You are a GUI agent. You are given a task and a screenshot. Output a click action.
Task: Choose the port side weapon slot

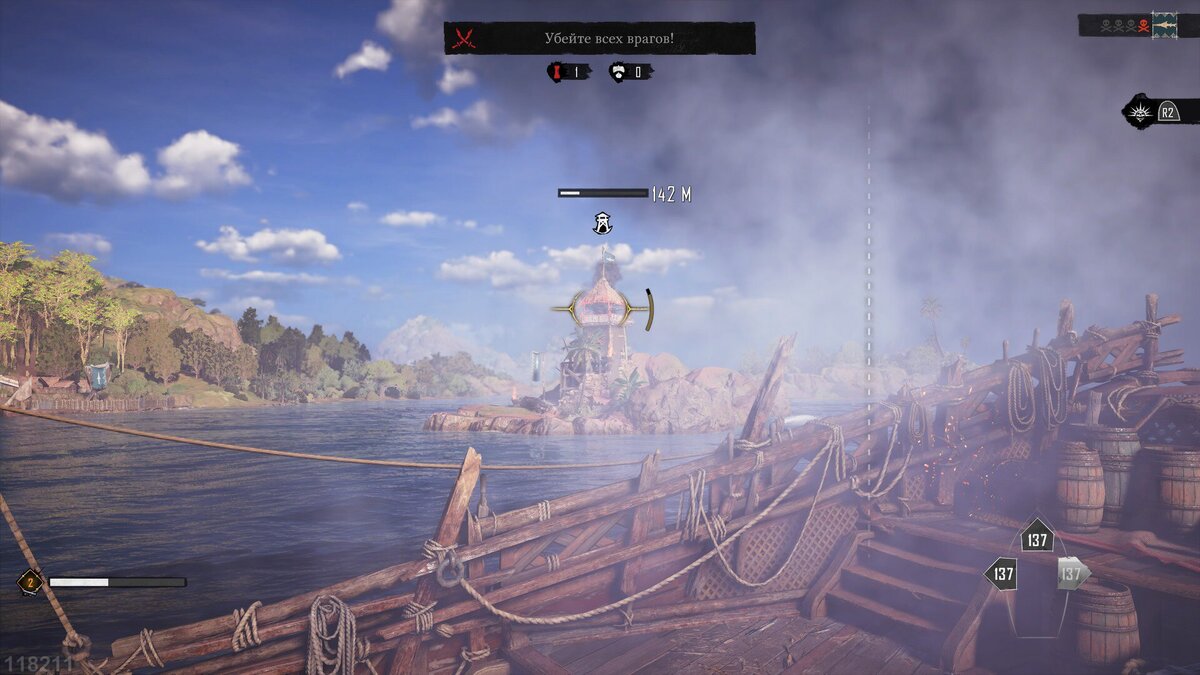[1001, 574]
